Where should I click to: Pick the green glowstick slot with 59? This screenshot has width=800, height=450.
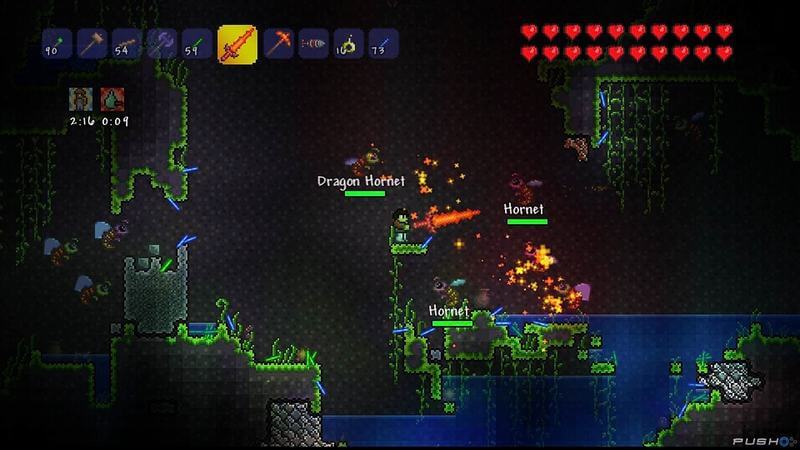click(x=197, y=44)
